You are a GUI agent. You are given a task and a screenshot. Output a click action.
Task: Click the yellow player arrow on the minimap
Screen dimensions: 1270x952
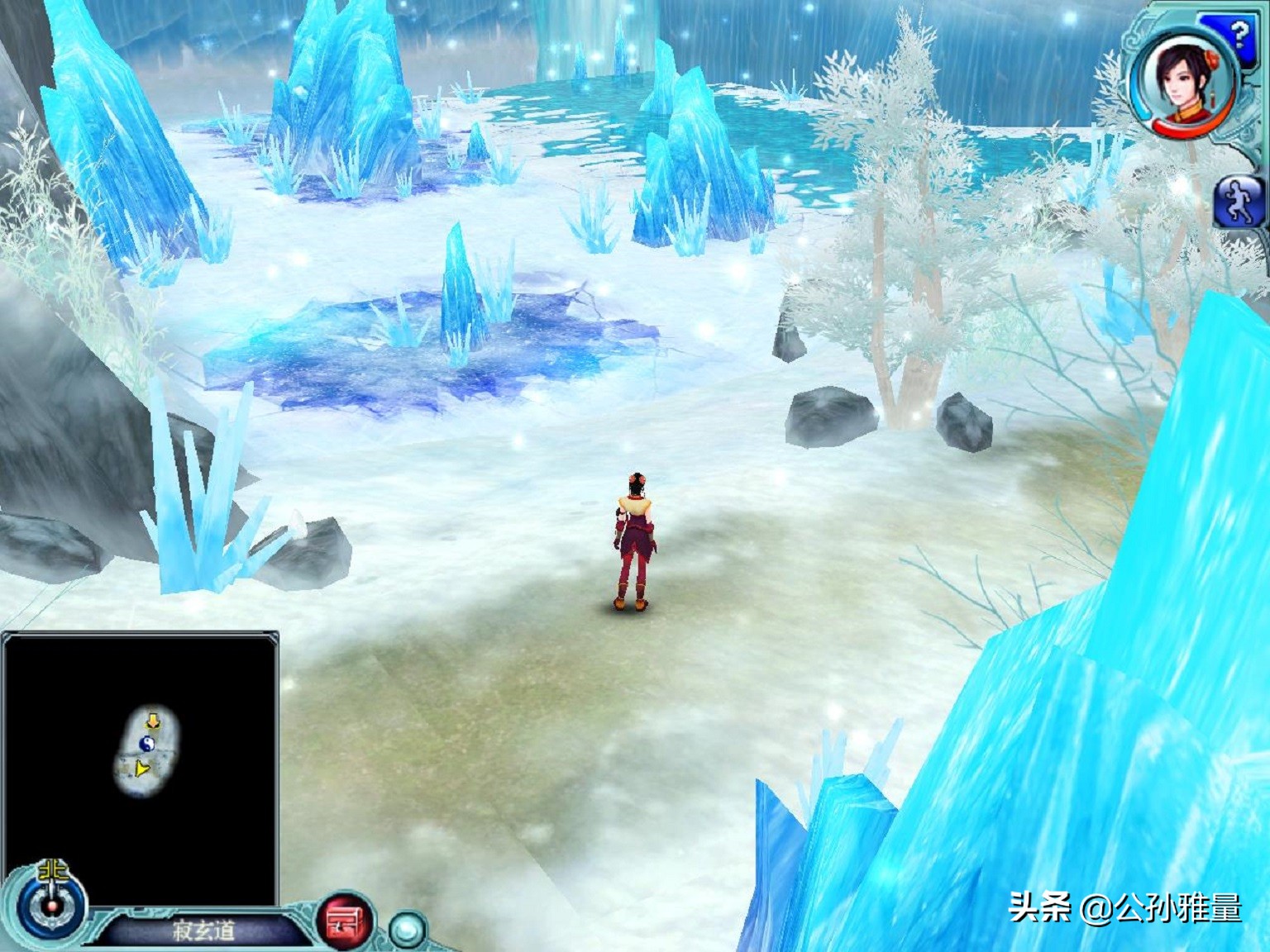point(142,770)
